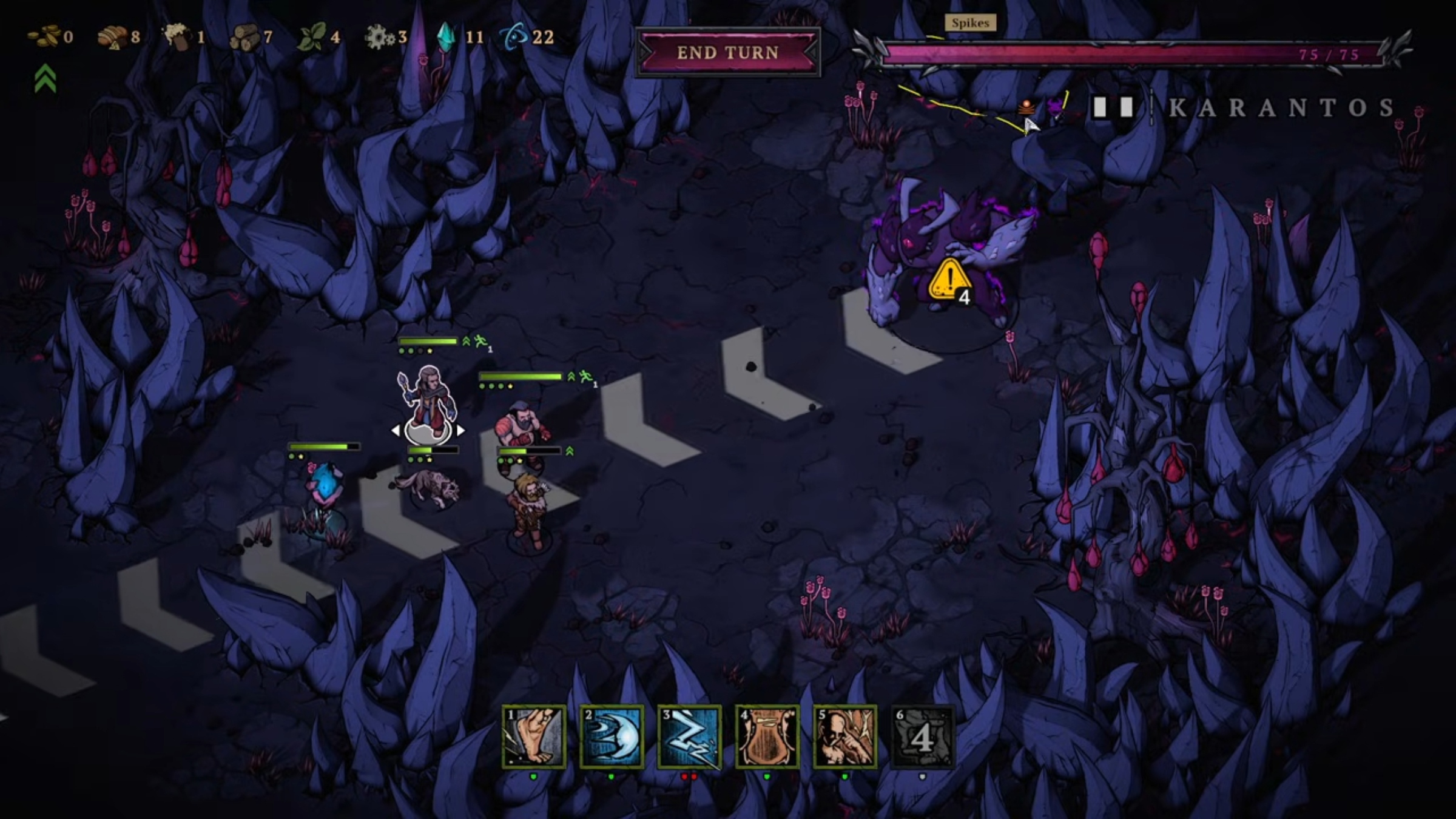Select the blue swirl essence resource icon
The width and height of the screenshot is (1456, 819).
click(x=513, y=37)
